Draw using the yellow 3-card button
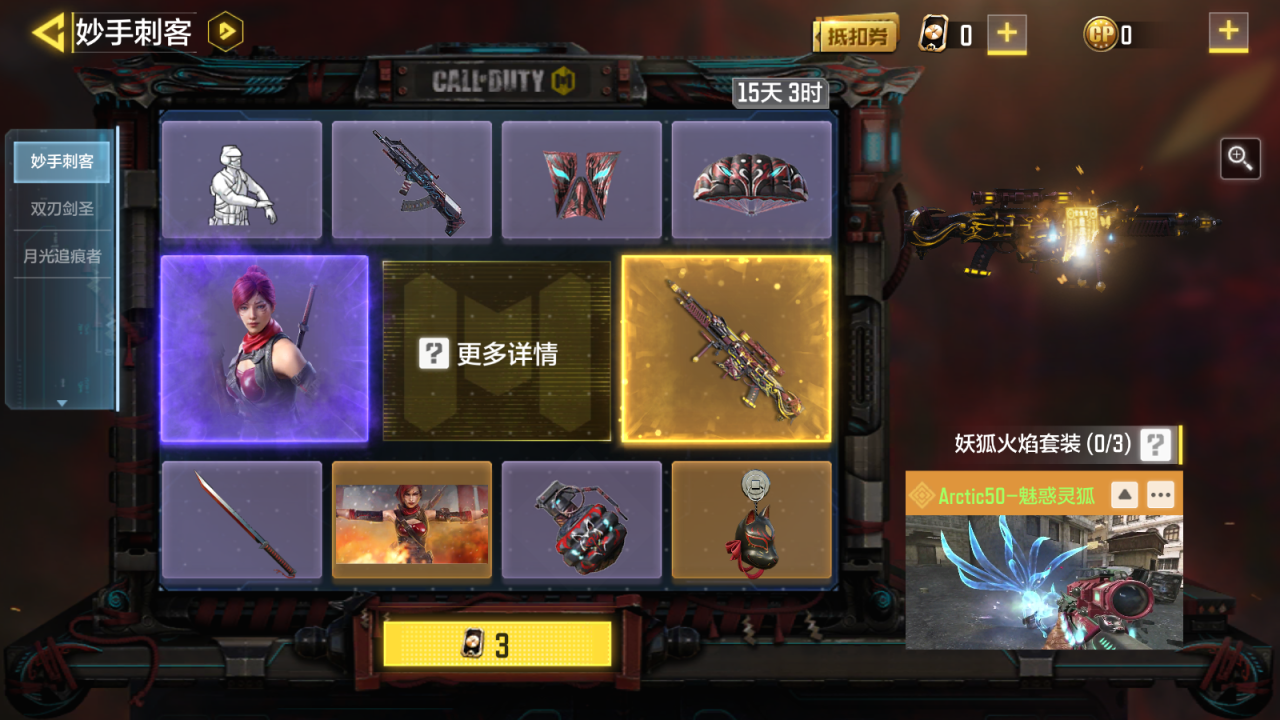Image resolution: width=1280 pixels, height=720 pixels. click(497, 645)
